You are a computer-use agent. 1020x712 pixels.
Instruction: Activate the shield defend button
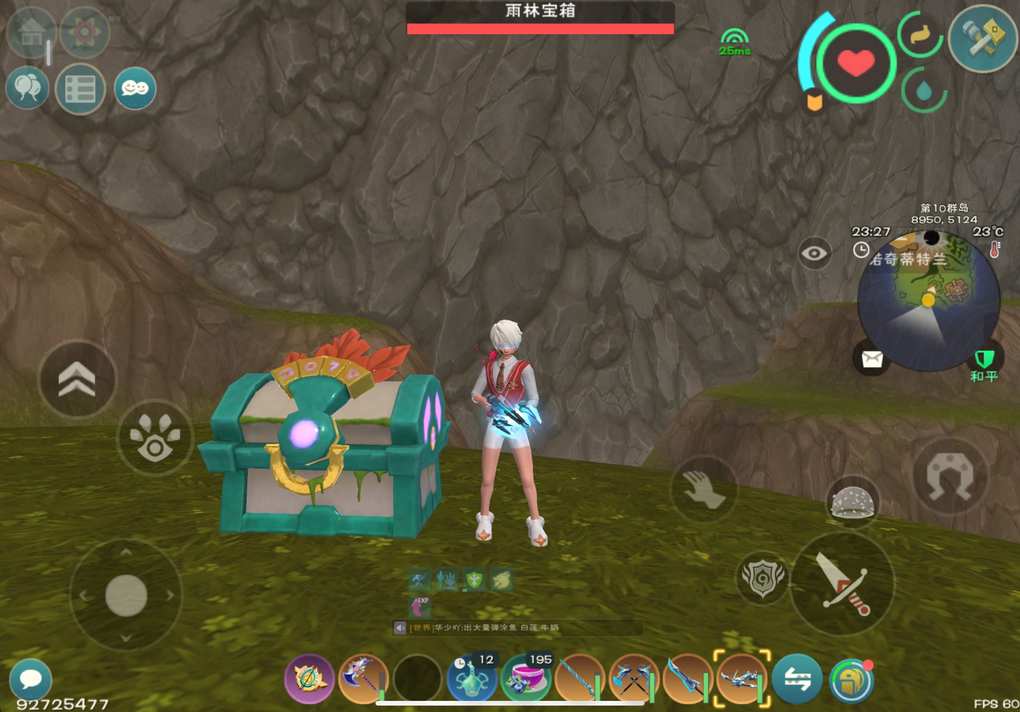(762, 579)
